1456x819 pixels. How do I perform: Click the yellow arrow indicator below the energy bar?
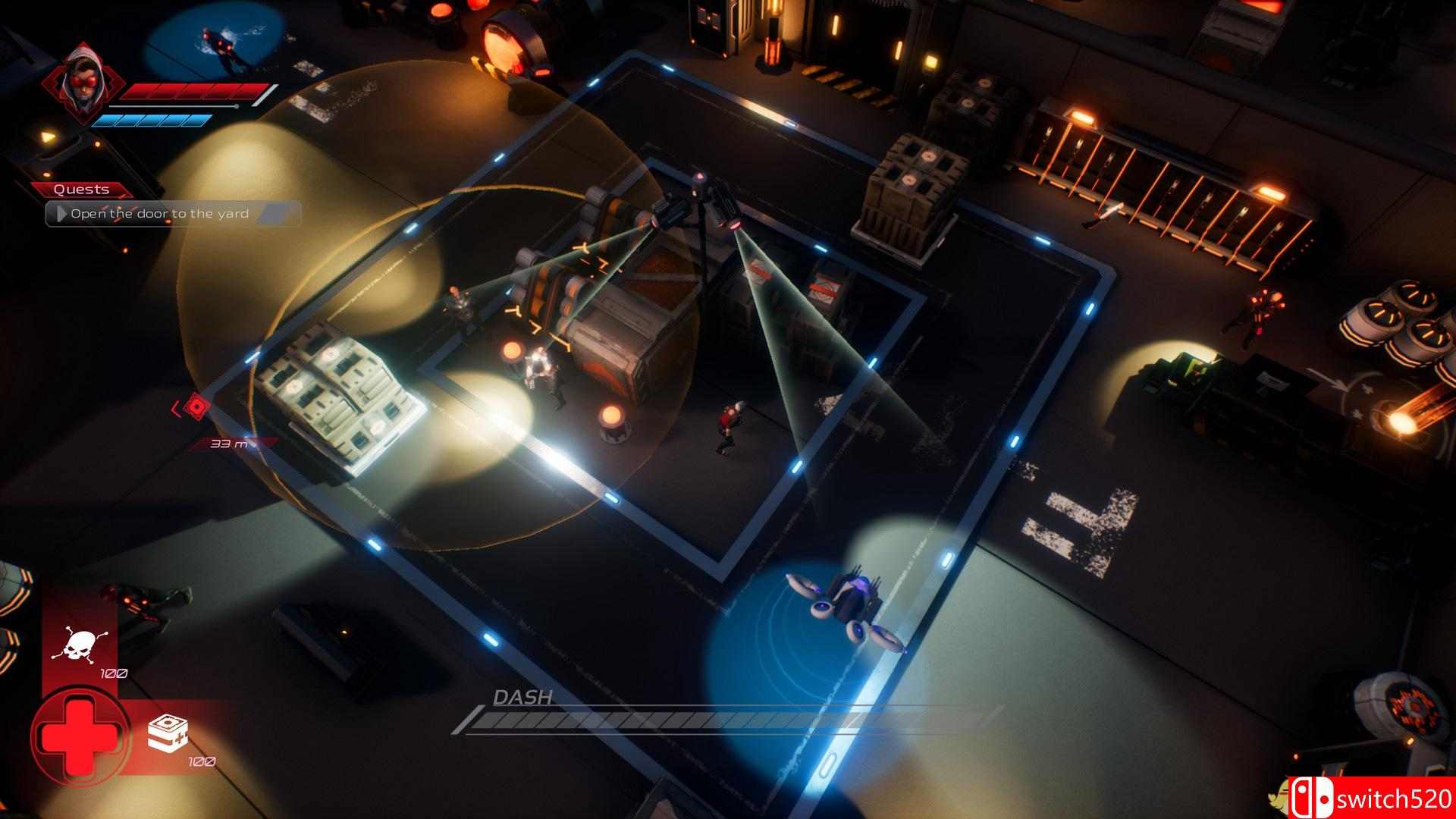49,138
